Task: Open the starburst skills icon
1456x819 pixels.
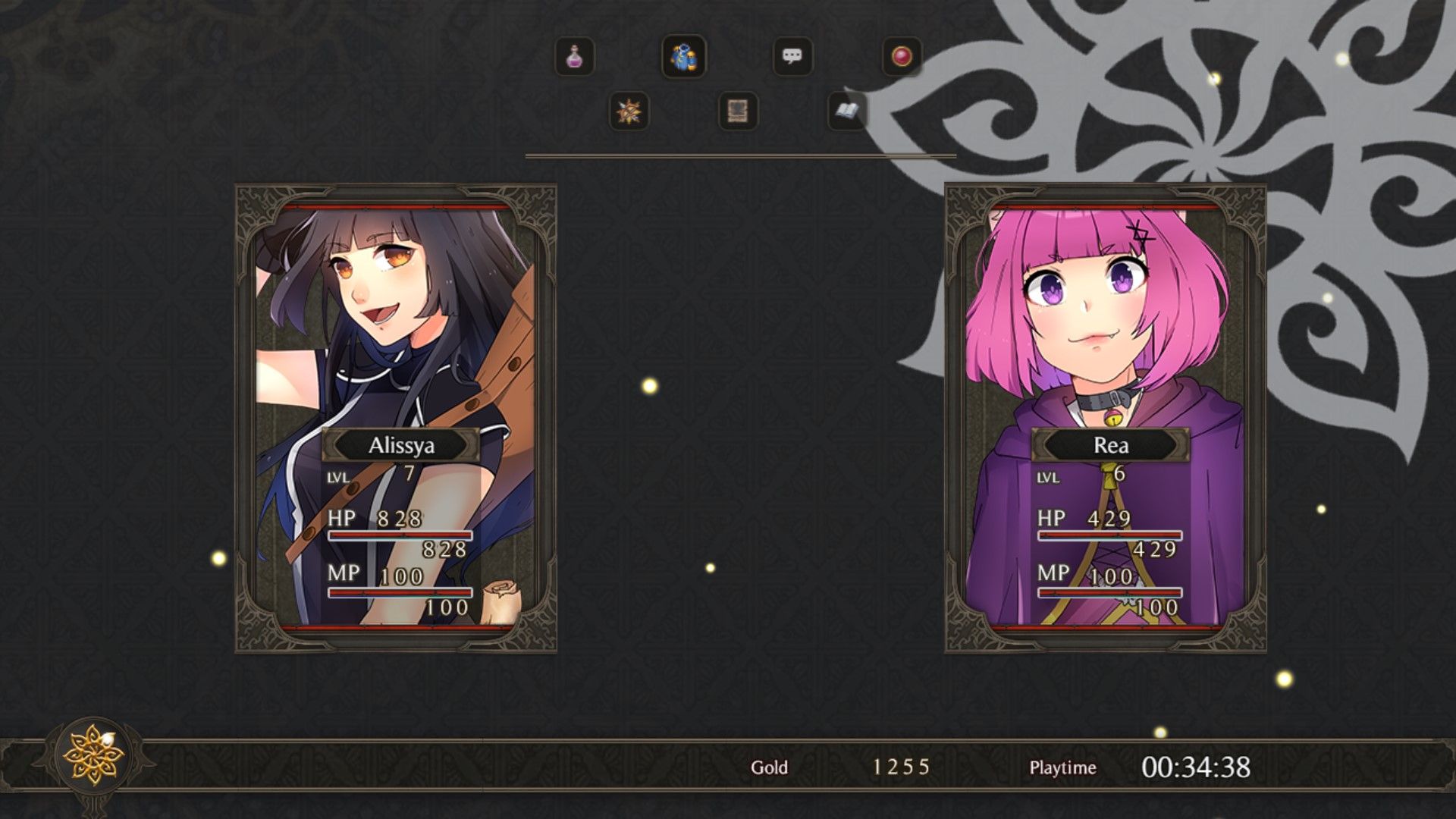Action: (x=629, y=112)
